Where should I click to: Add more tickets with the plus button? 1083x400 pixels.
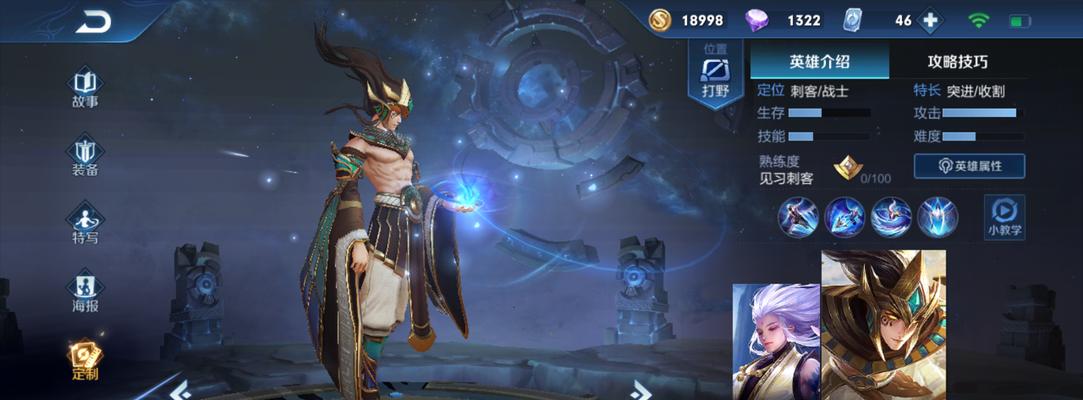[x=930, y=20]
